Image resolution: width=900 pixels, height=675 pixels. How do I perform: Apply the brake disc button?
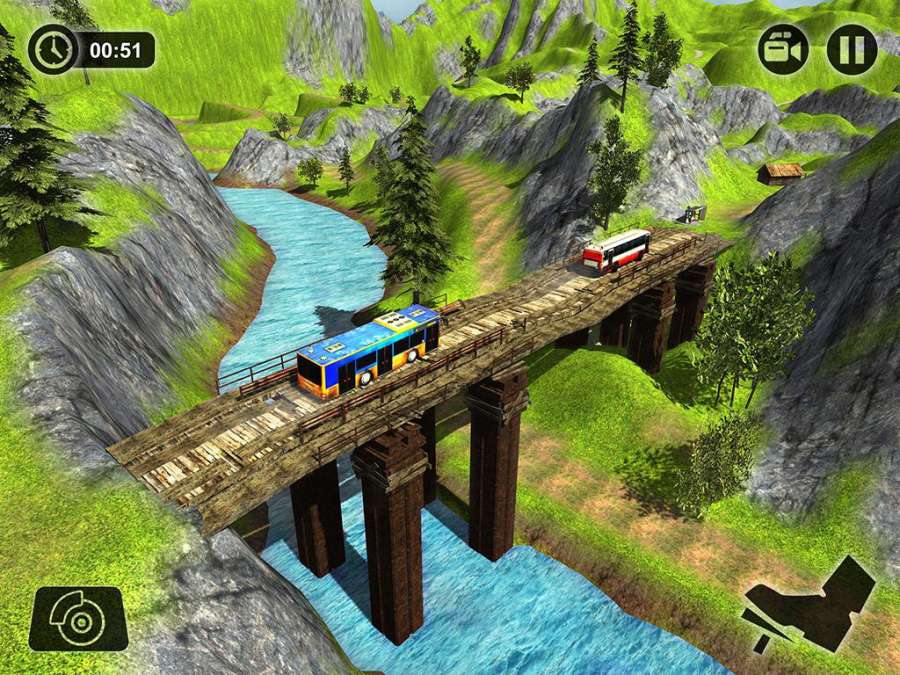point(78,619)
